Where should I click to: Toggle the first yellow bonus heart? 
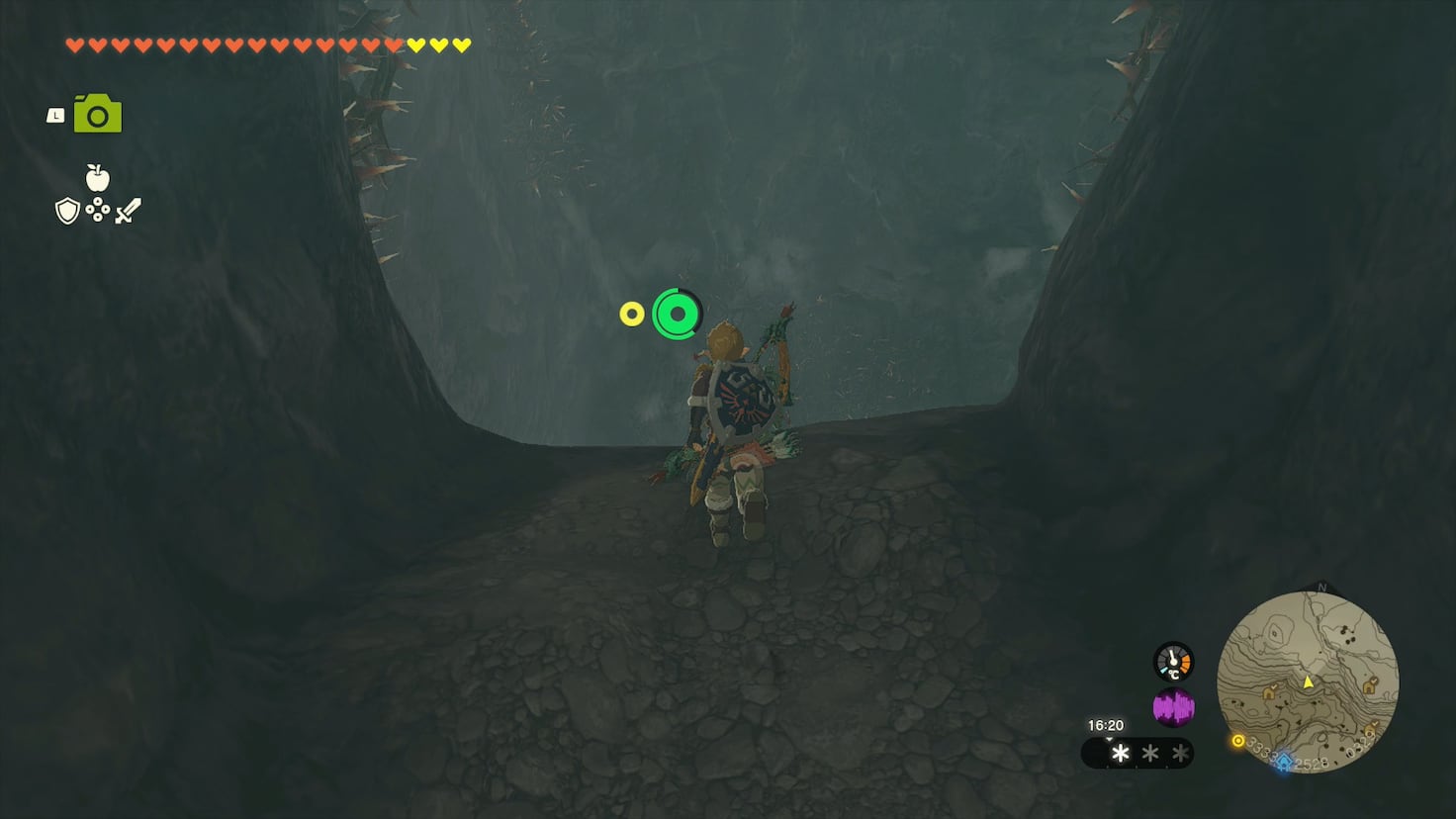416,44
